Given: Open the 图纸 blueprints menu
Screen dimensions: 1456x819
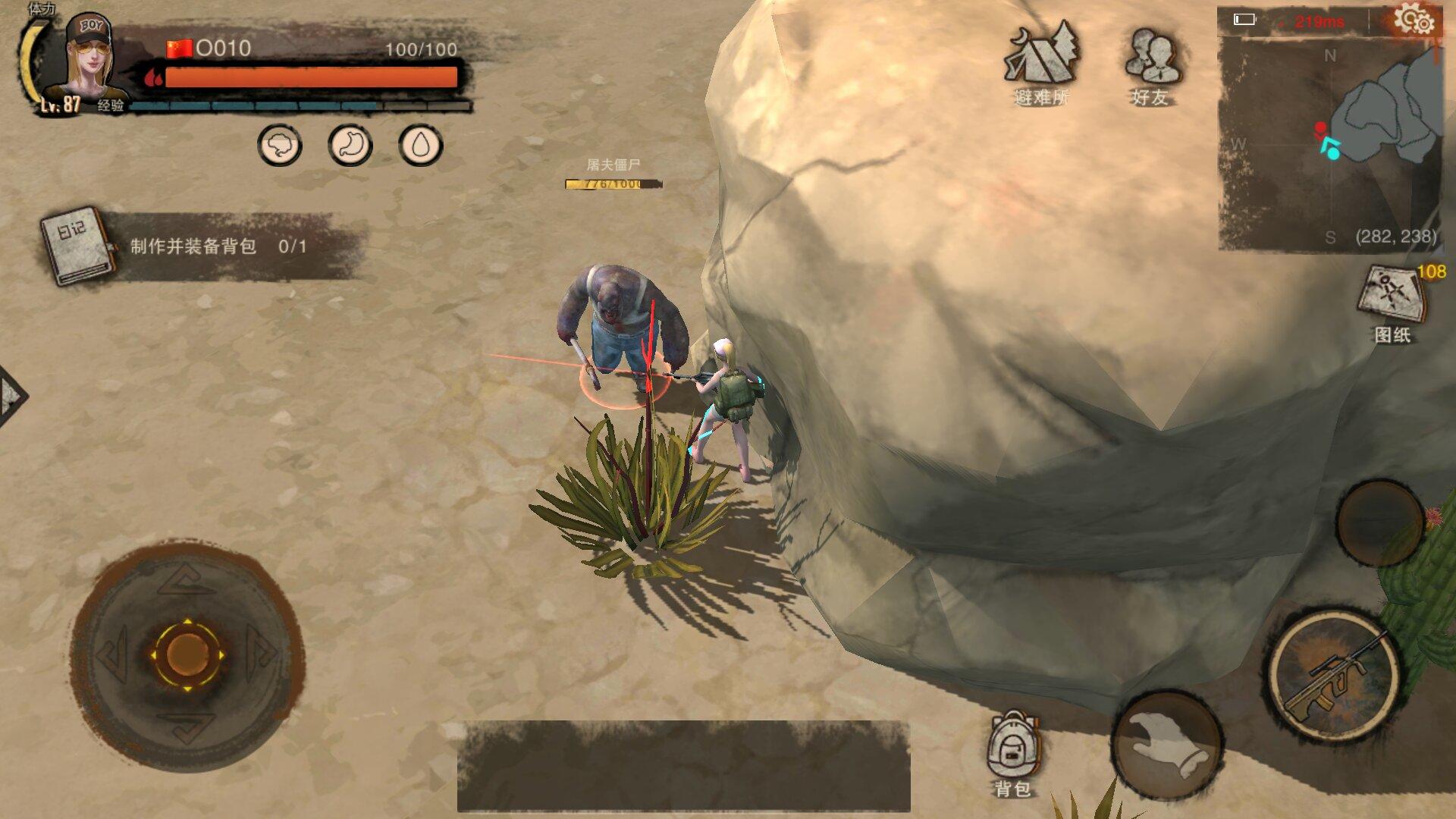Looking at the screenshot, I should click(x=1392, y=303).
